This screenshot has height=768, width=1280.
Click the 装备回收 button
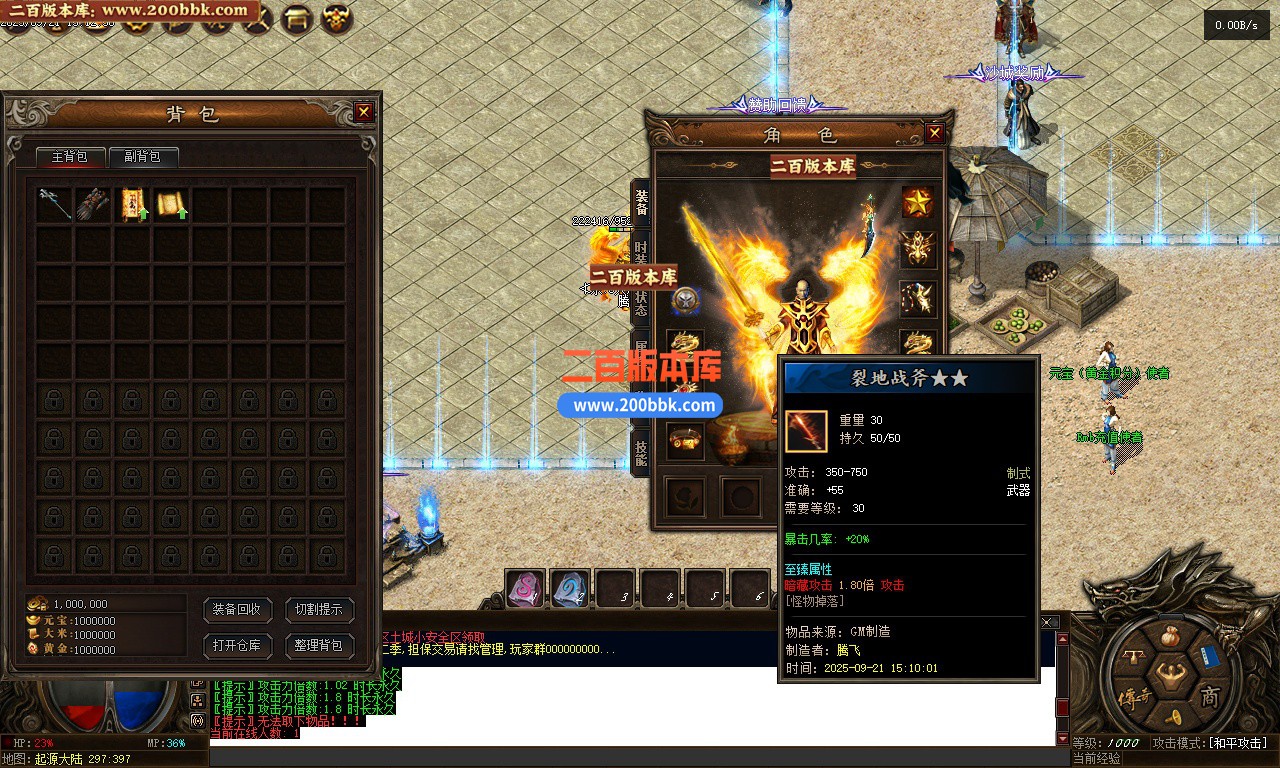coord(237,609)
